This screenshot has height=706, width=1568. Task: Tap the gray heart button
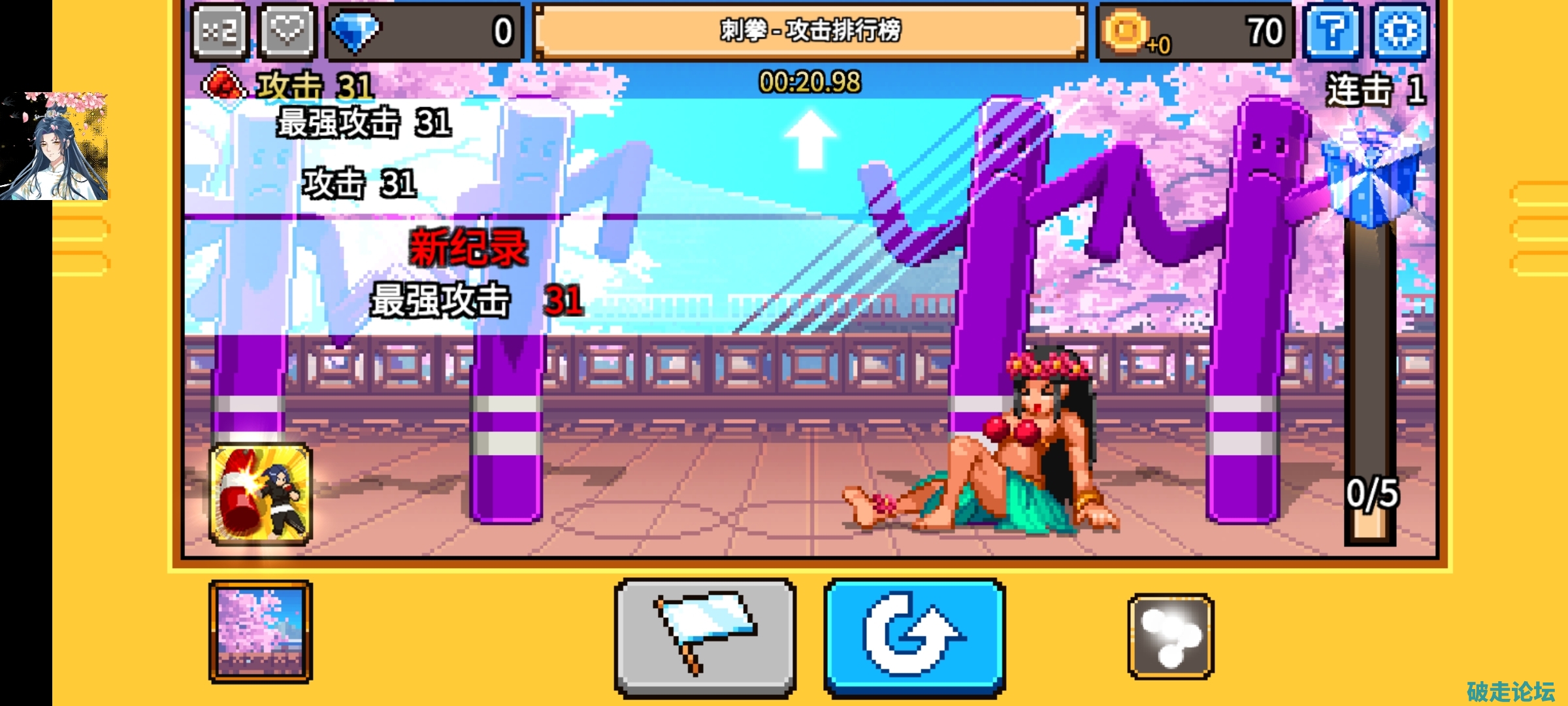(287, 31)
